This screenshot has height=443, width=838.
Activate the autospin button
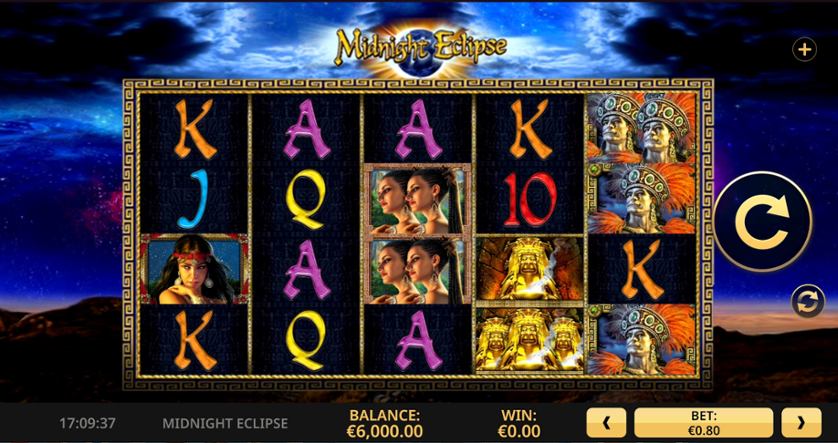click(807, 300)
